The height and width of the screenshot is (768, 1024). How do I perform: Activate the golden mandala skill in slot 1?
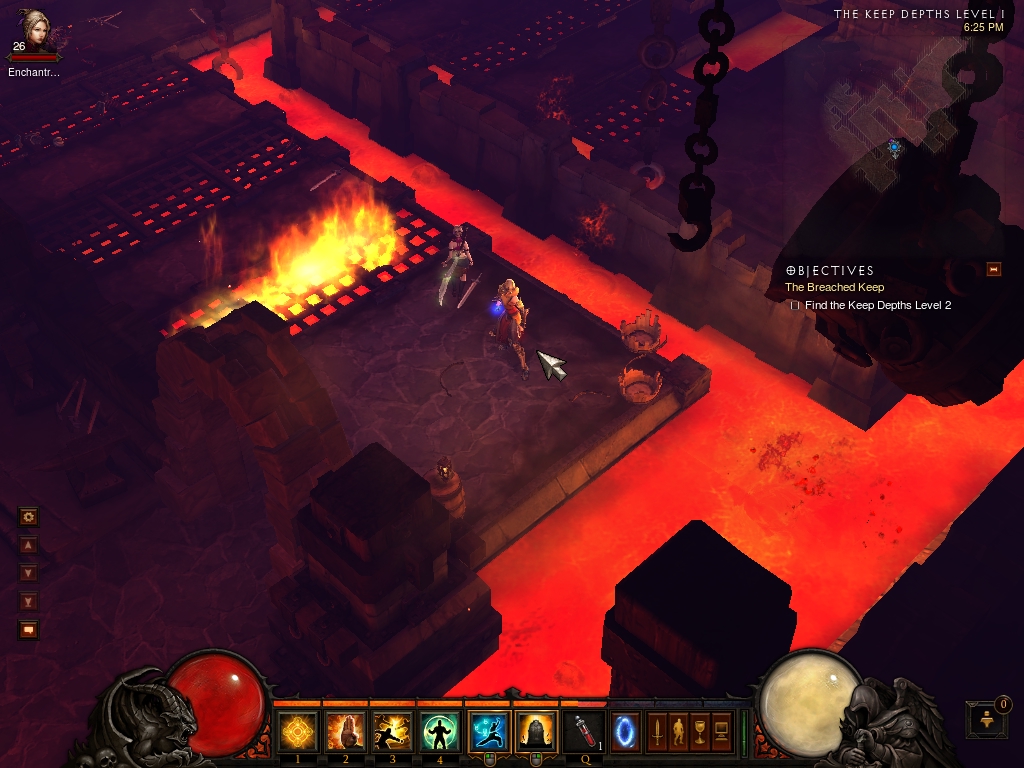point(298,732)
